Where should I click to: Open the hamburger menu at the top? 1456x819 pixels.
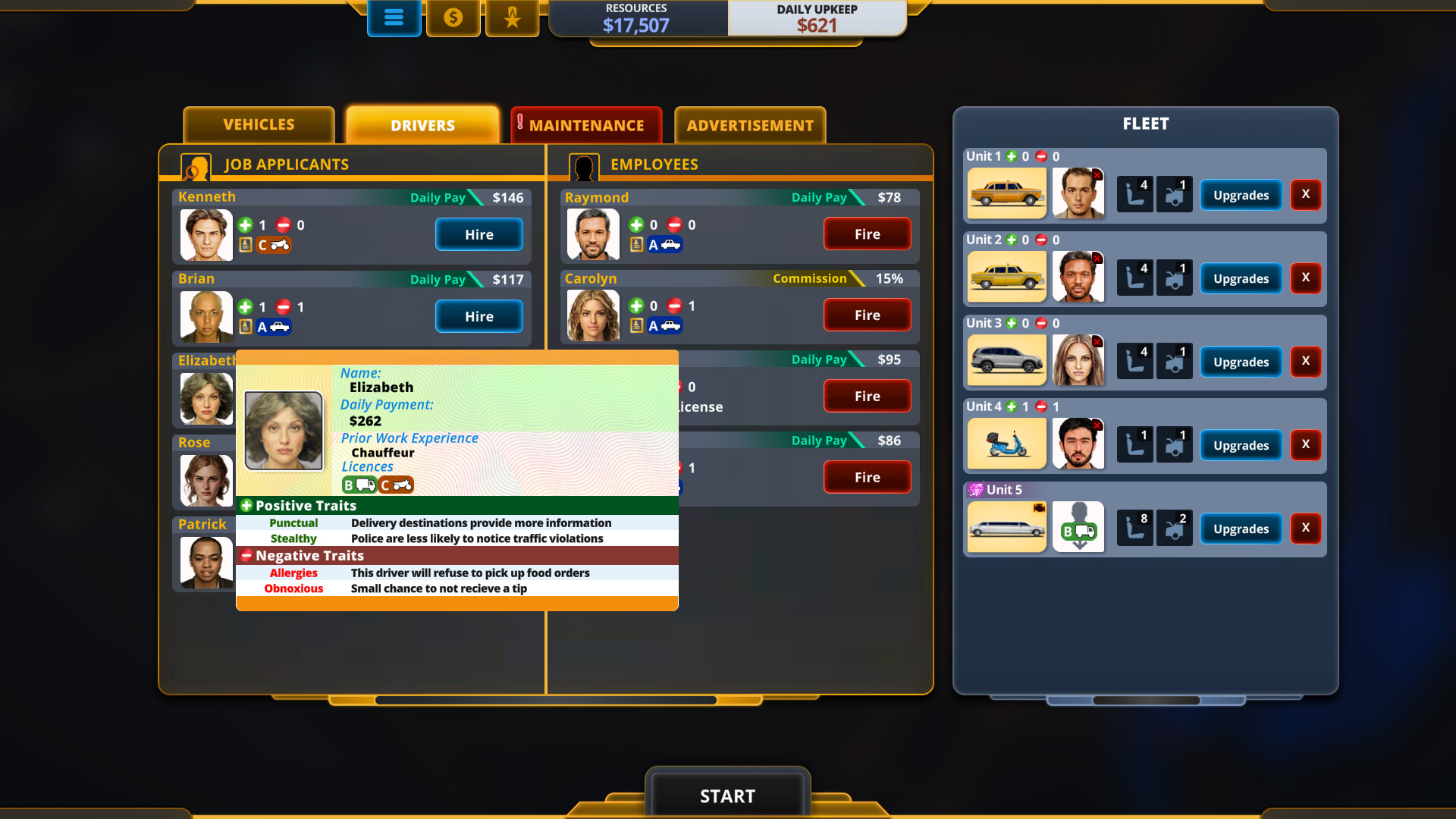[394, 18]
